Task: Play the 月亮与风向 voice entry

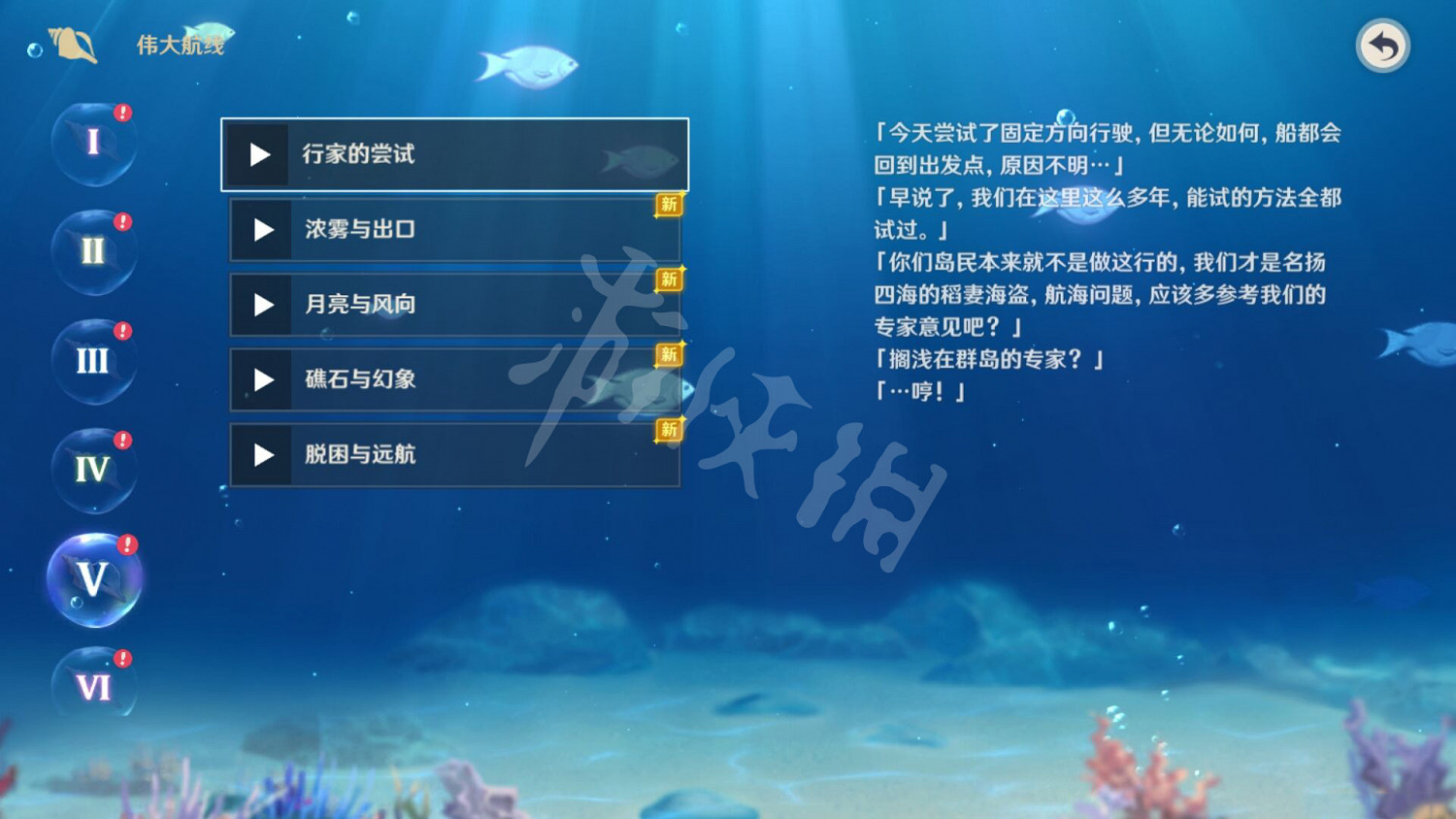Action: [261, 305]
